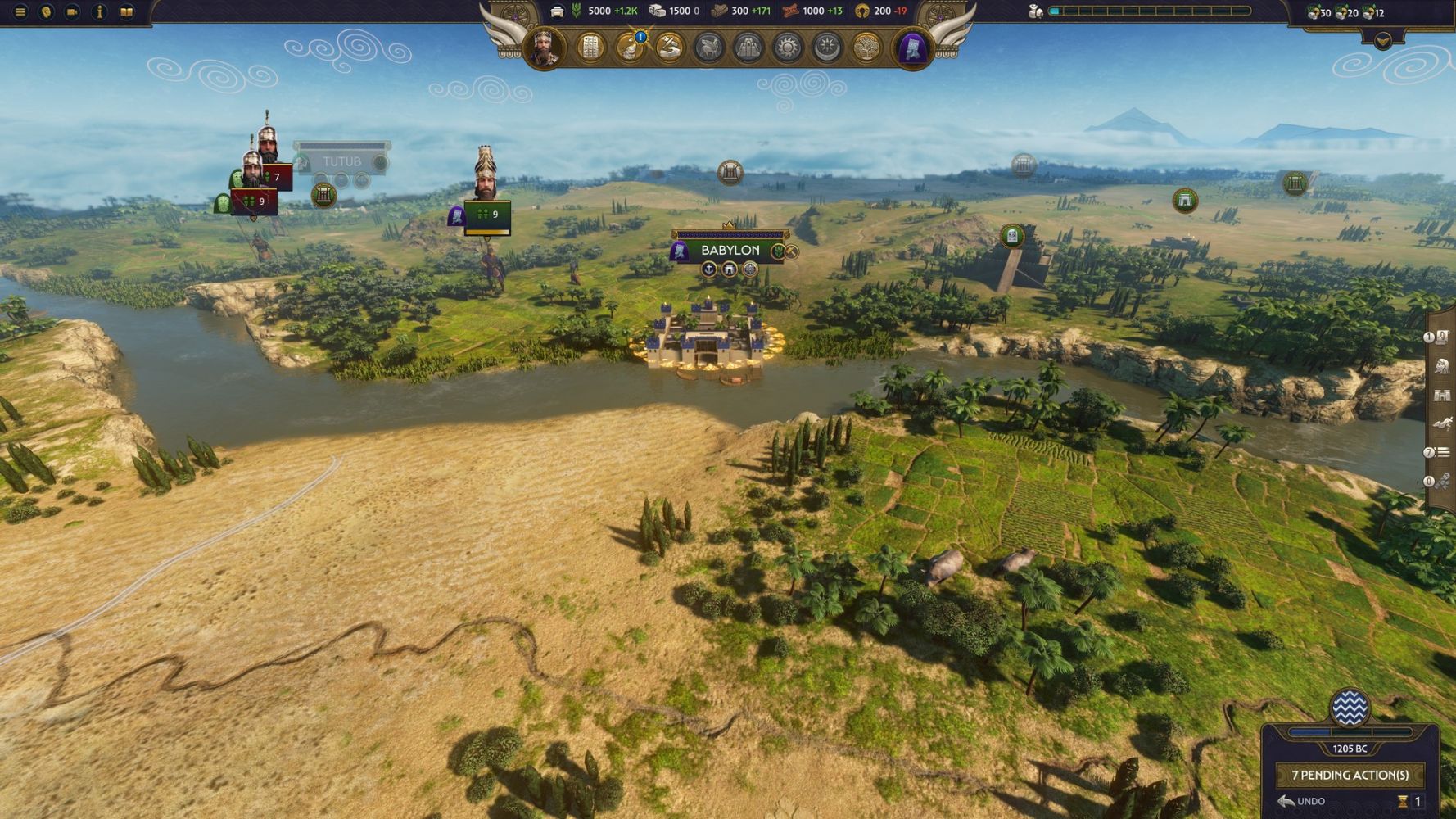Select the sun emblem button

(788, 48)
